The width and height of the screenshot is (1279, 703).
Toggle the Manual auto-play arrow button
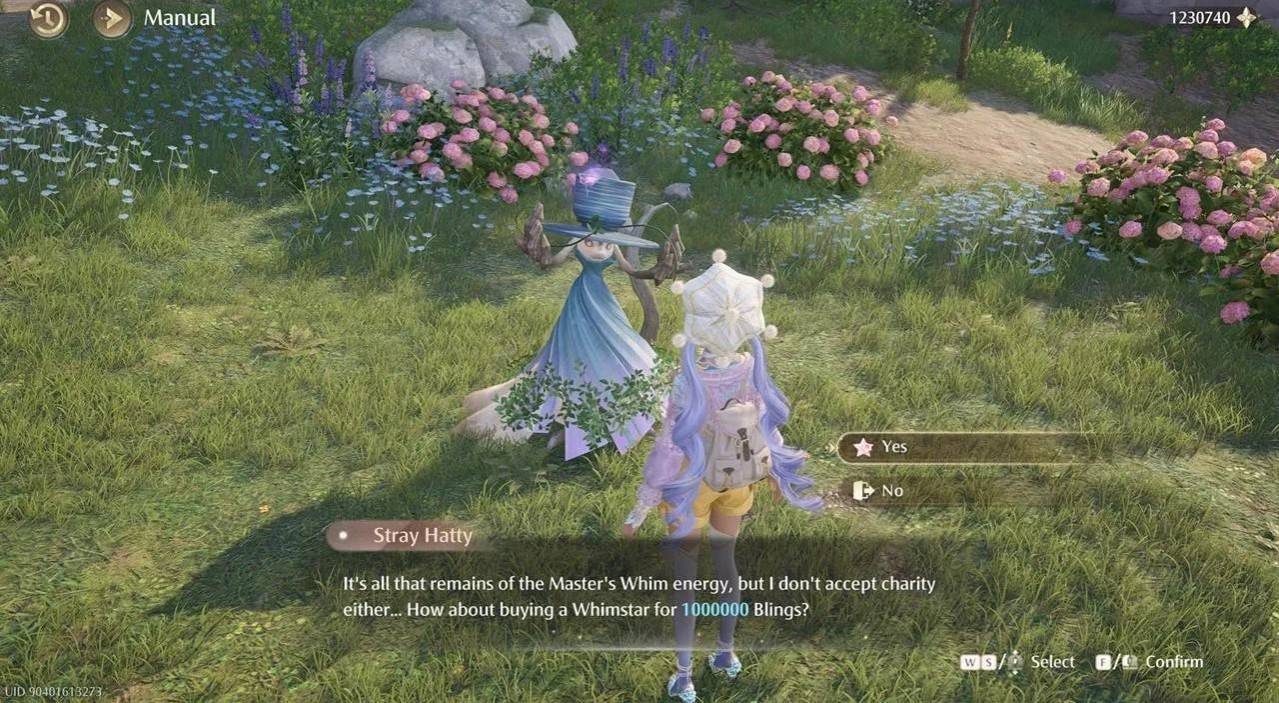point(113,18)
